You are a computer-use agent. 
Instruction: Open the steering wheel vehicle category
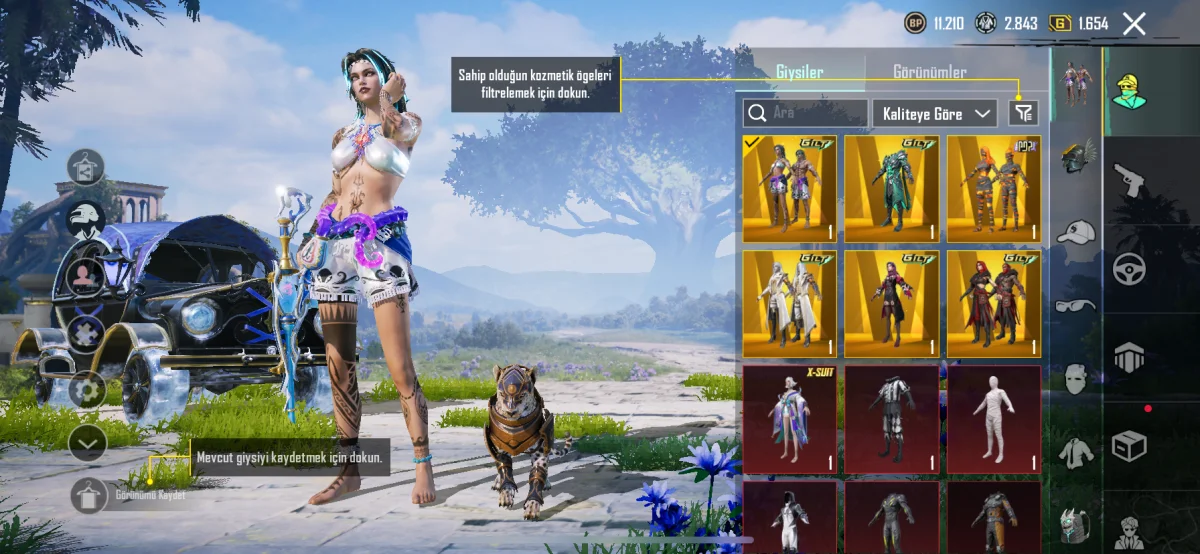1129,268
